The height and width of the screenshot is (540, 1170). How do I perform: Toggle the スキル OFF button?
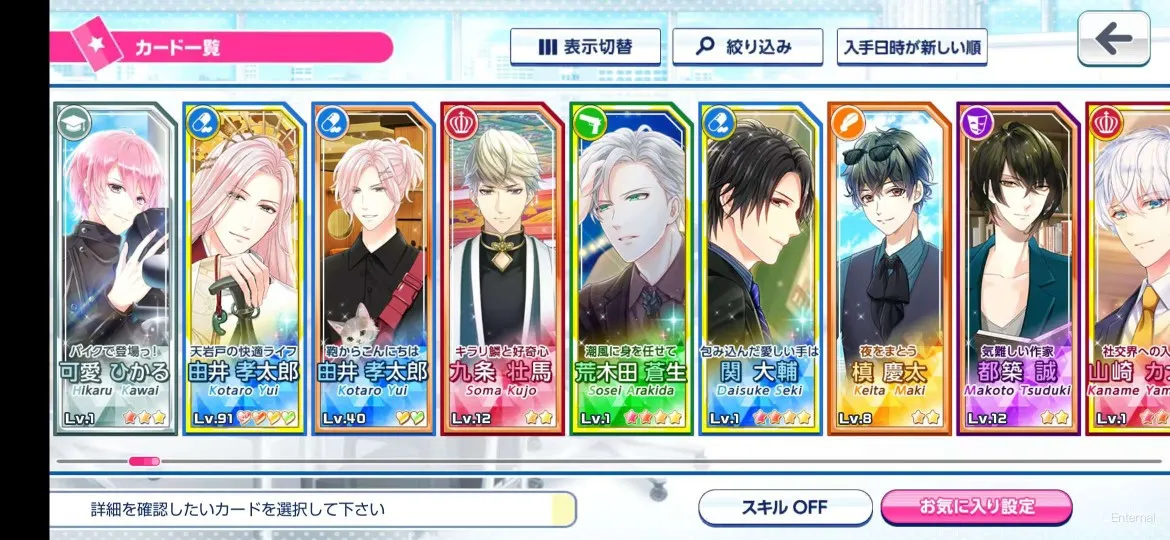[x=785, y=507]
